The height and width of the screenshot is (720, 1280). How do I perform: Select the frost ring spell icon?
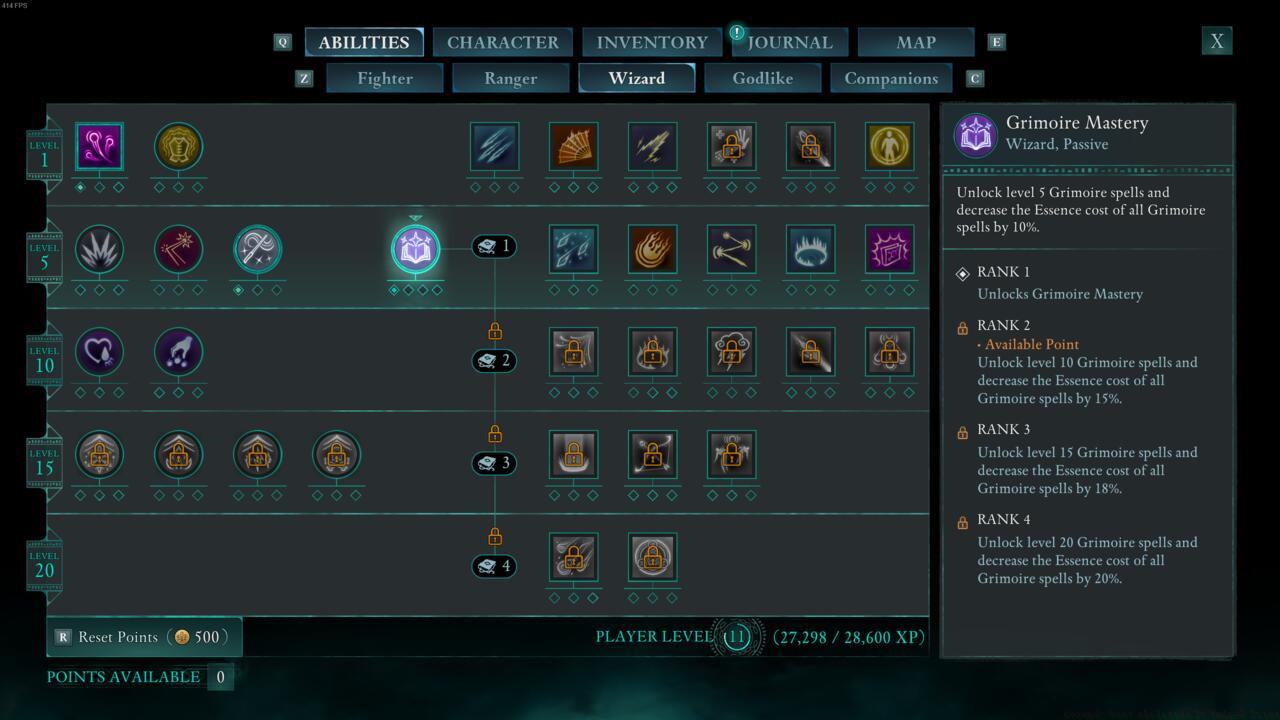pos(810,249)
